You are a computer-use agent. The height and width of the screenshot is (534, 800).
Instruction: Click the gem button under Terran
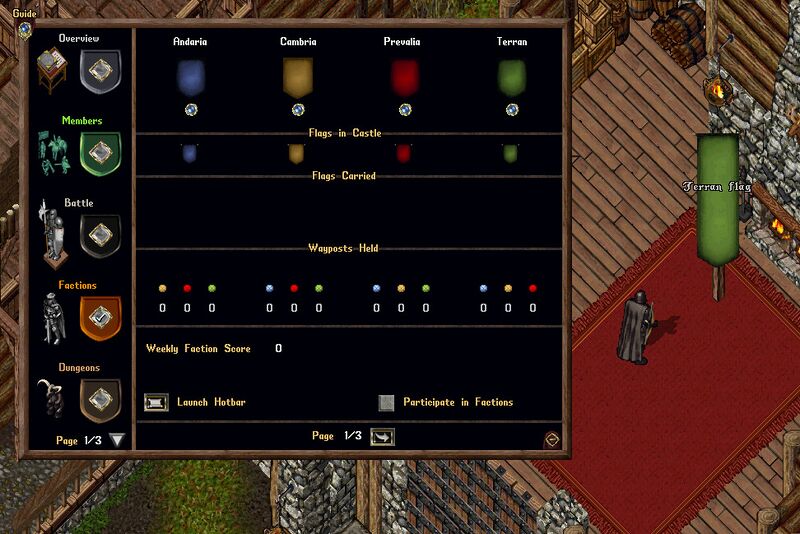coord(511,109)
